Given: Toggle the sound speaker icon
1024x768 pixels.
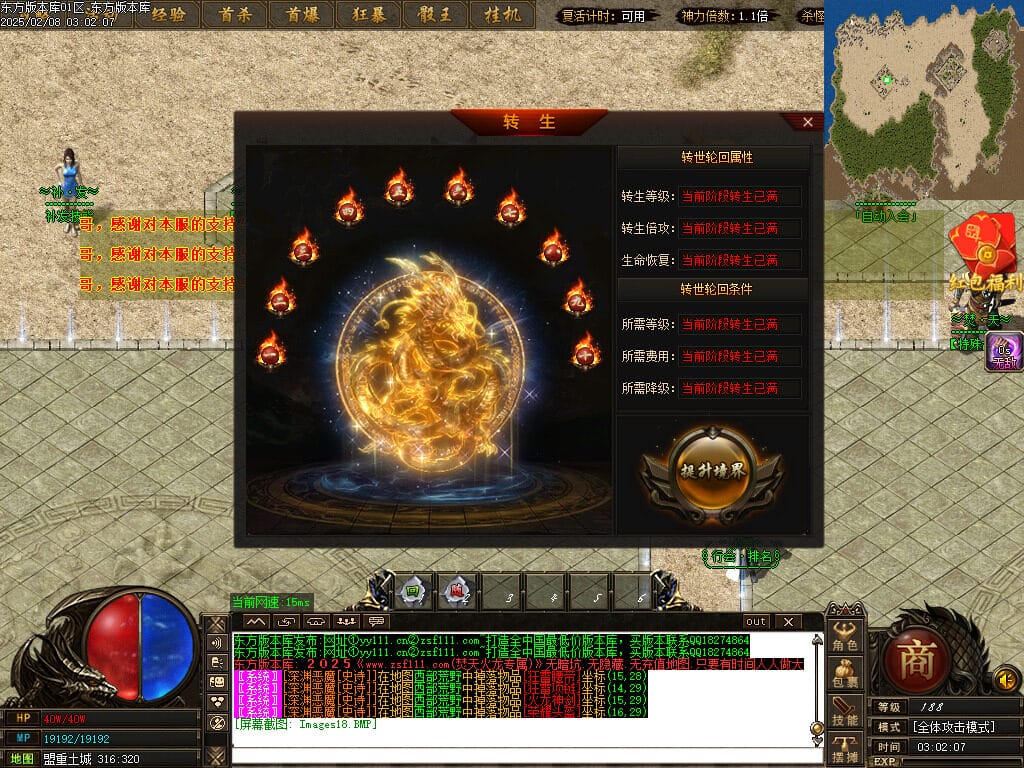Looking at the screenshot, I should tap(1006, 680).
